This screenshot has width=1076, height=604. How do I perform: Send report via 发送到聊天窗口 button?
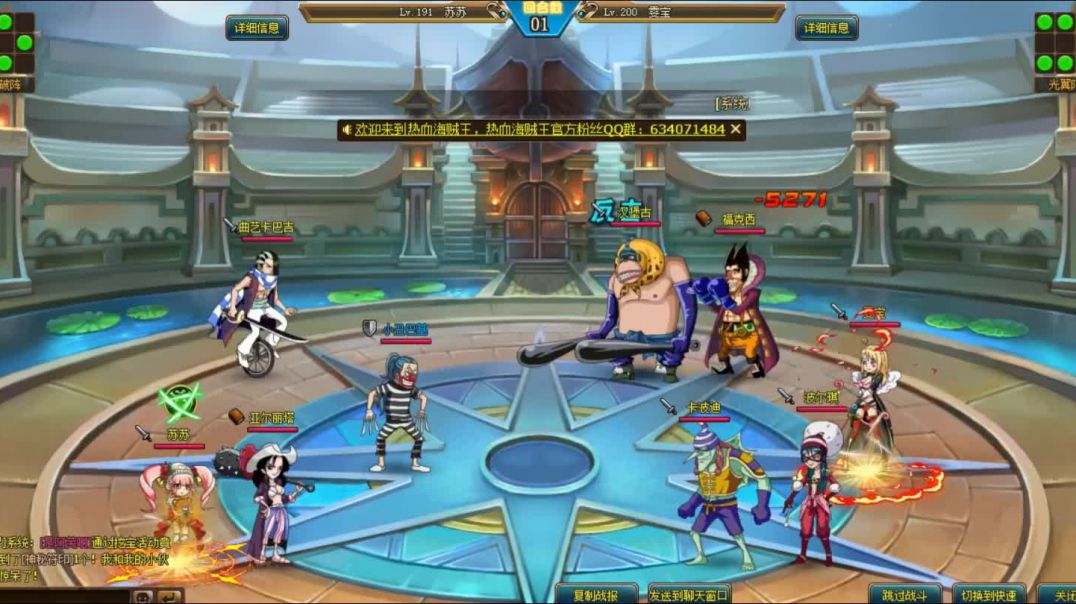click(x=689, y=595)
